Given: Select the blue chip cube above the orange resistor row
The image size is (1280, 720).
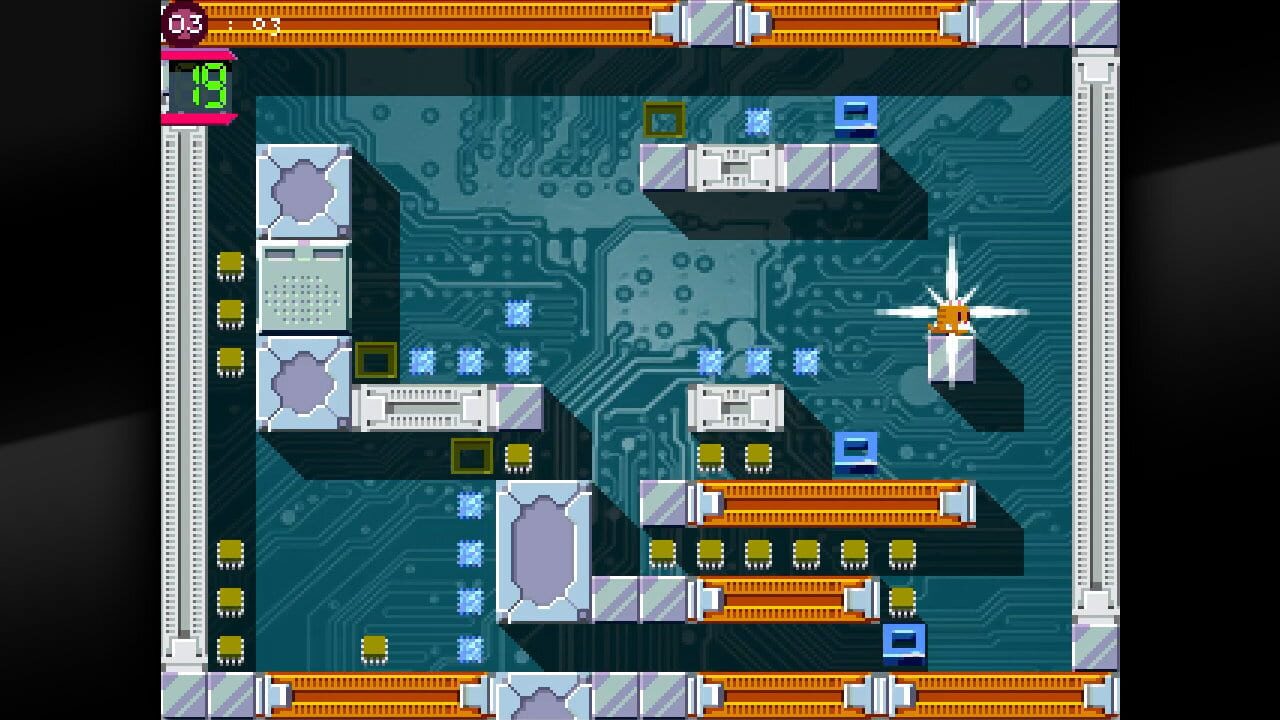Looking at the screenshot, I should (x=855, y=450).
